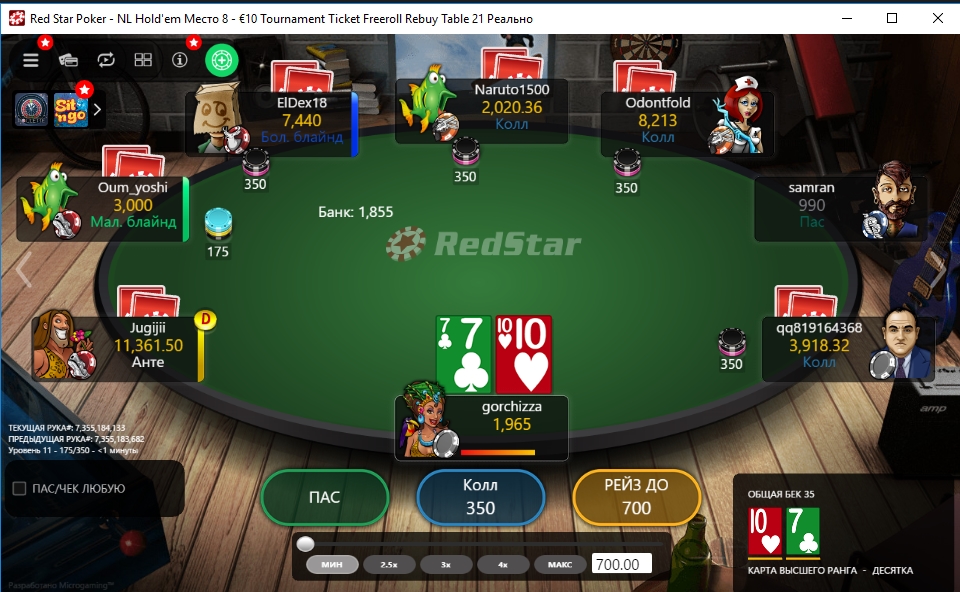Choose the 3x raise preset
The image size is (960, 592).
(x=446, y=565)
